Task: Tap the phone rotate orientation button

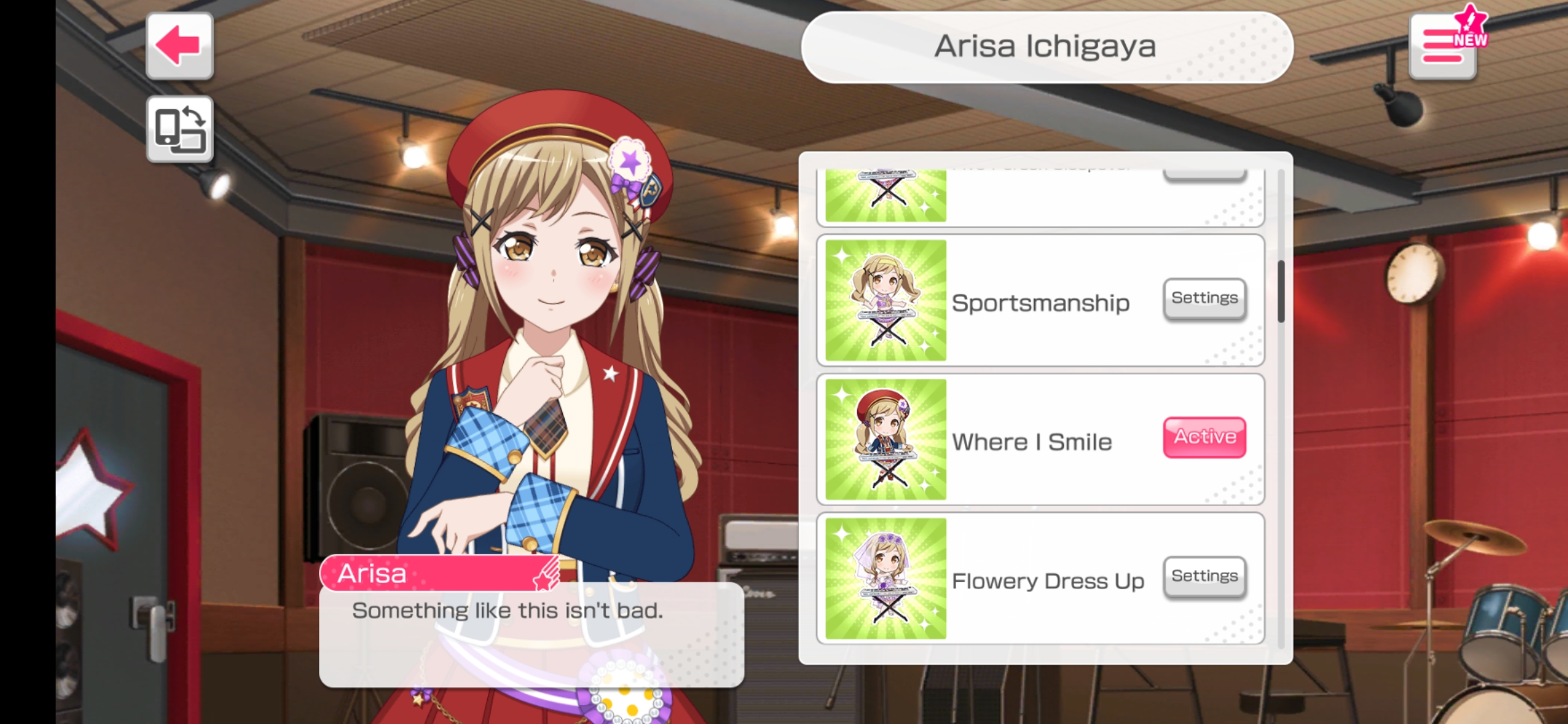Action: [179, 129]
